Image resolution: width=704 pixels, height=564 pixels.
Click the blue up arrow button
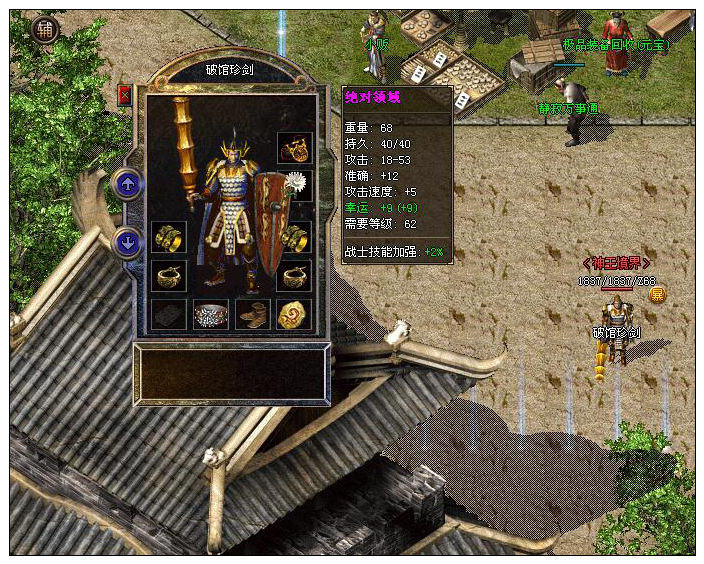point(128,184)
